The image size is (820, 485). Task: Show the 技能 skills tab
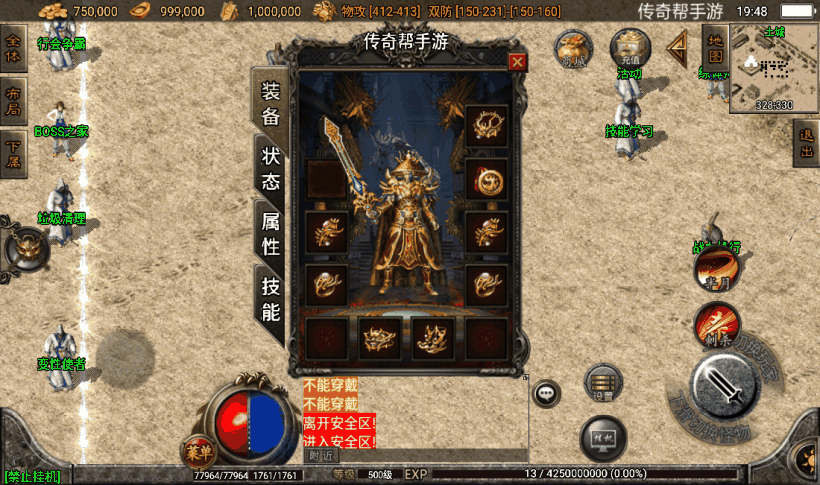coord(271,298)
